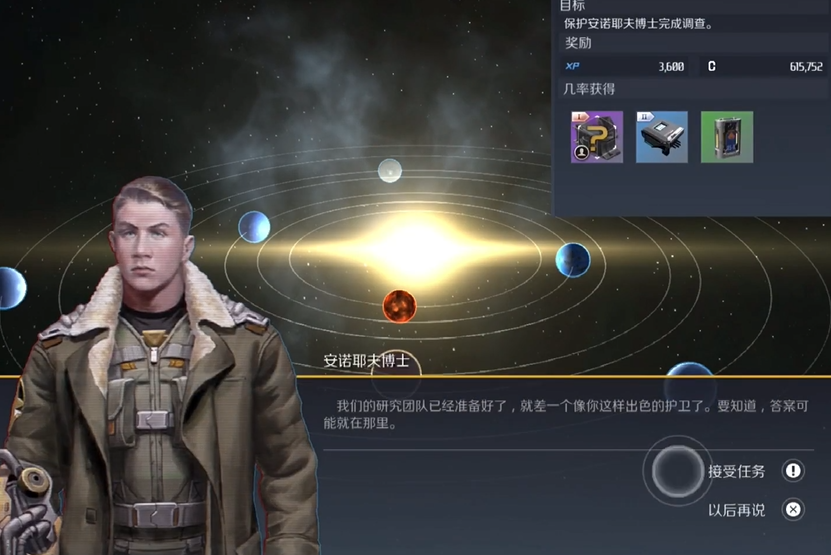Inspect the grey device reward on blue background

[x=662, y=137]
